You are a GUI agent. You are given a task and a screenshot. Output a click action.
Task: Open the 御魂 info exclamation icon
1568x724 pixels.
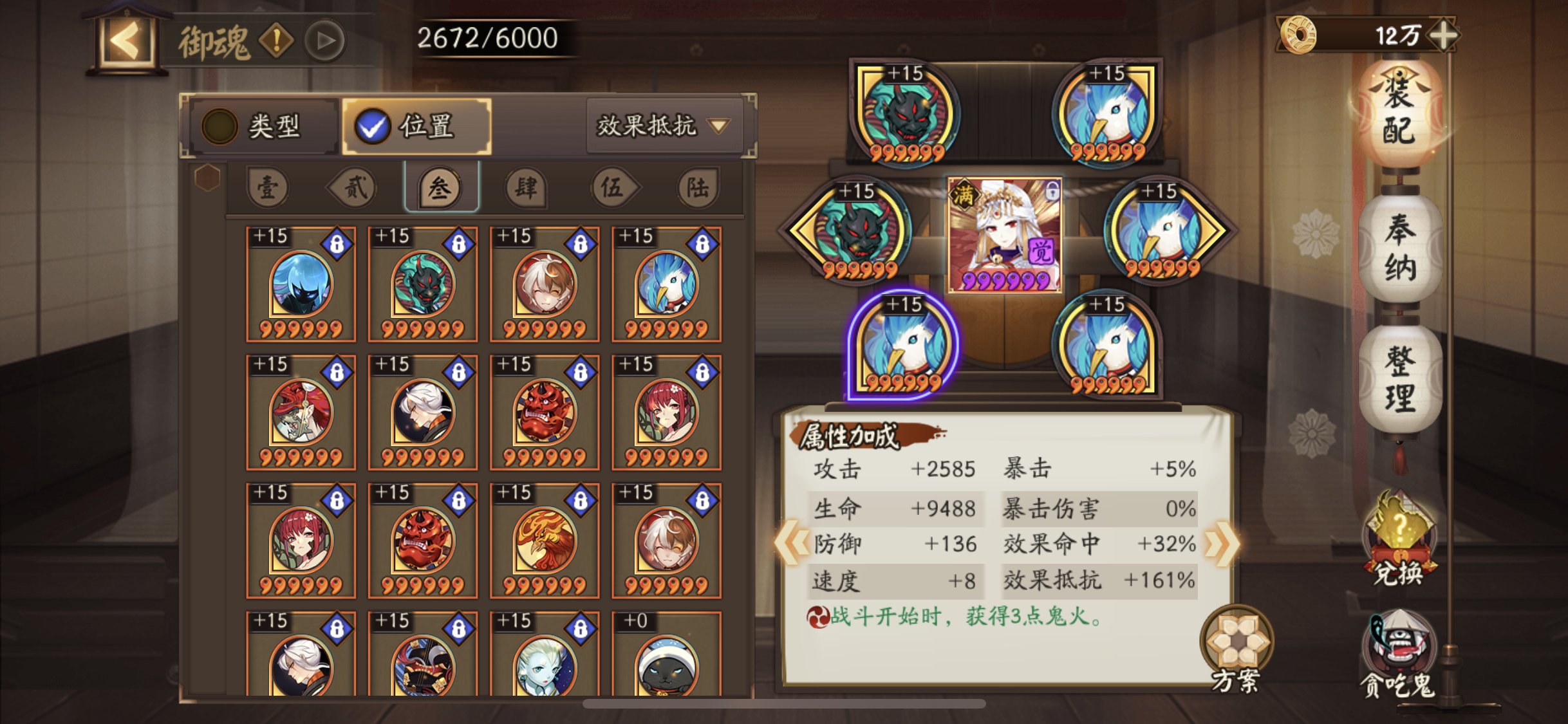pos(277,41)
